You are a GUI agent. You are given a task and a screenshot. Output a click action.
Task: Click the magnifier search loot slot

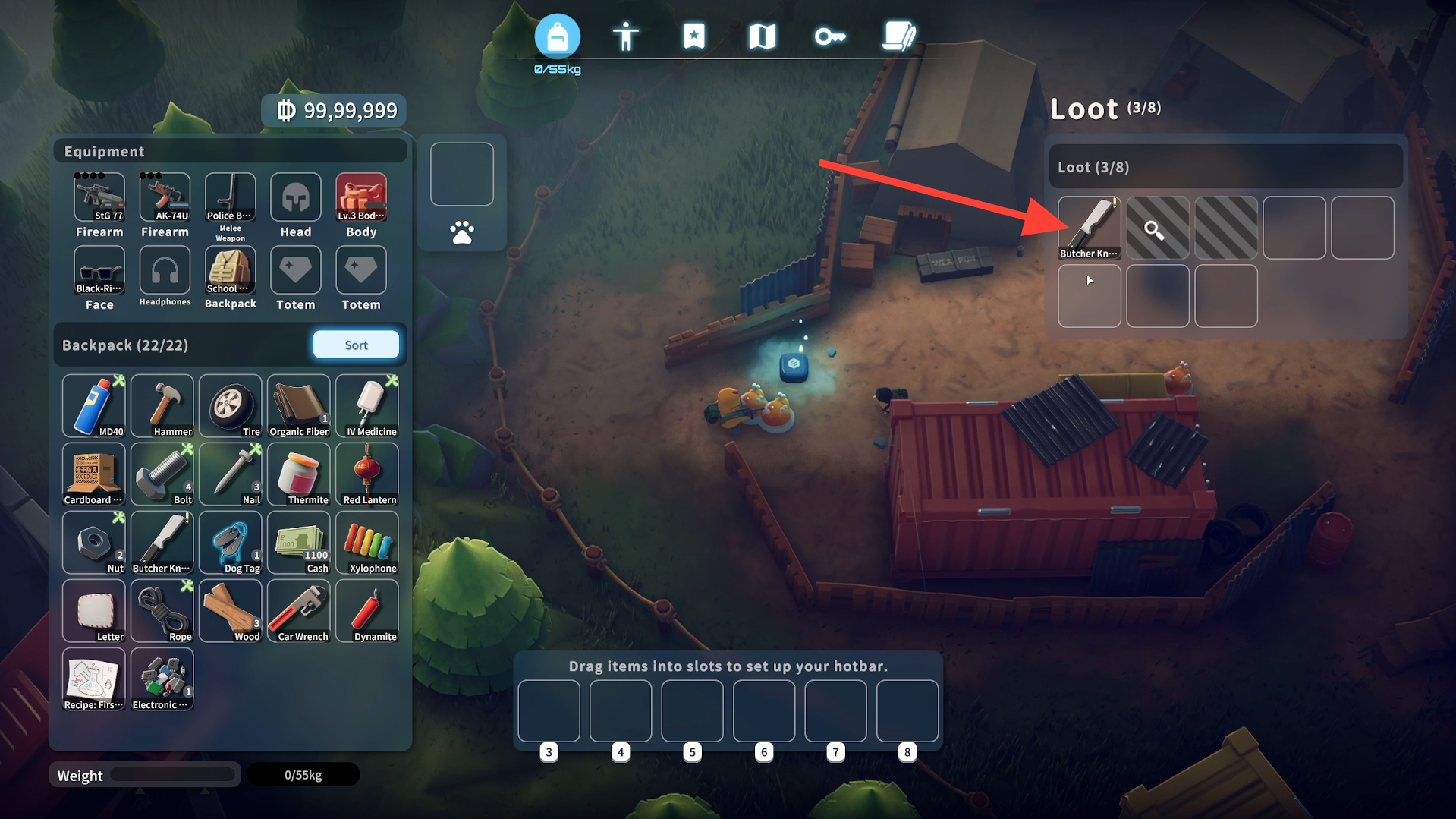point(1157,228)
